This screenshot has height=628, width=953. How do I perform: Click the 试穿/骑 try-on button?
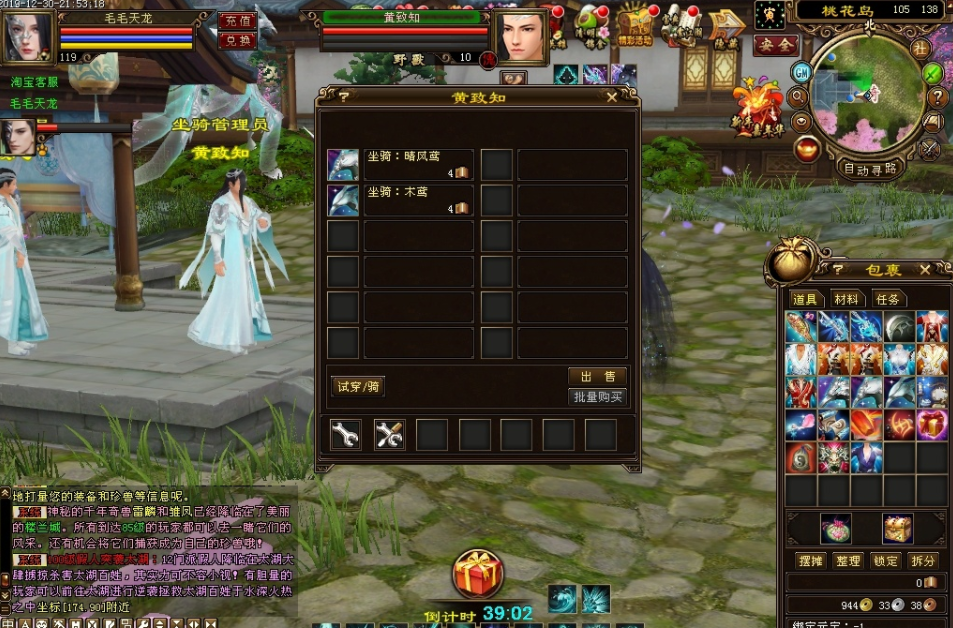(358, 387)
